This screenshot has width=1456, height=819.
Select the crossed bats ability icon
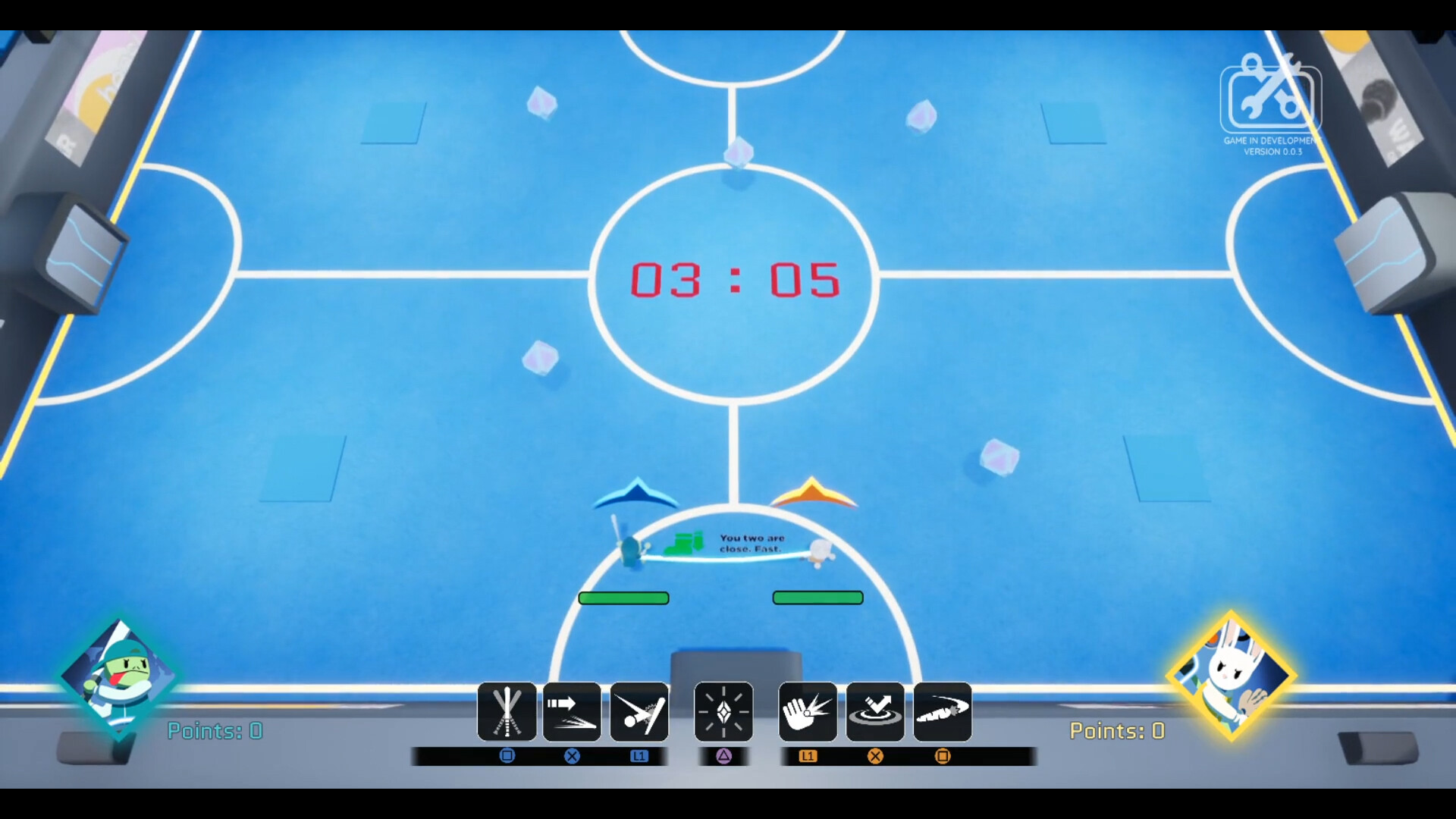507,711
